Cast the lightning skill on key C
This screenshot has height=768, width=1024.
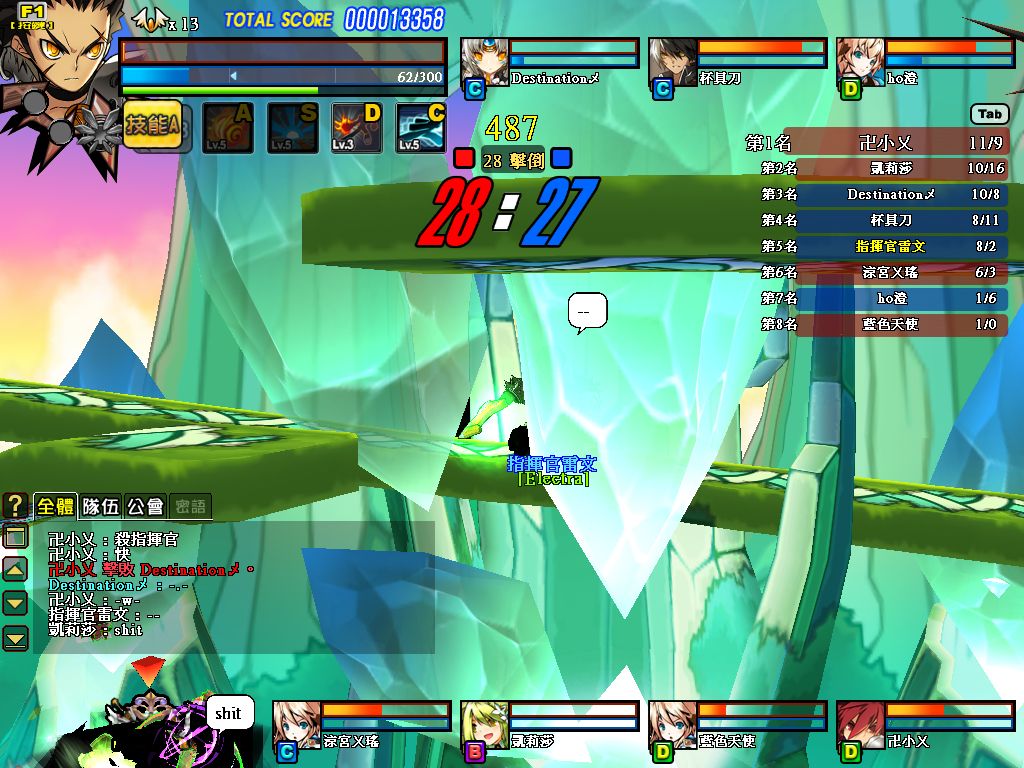point(420,128)
